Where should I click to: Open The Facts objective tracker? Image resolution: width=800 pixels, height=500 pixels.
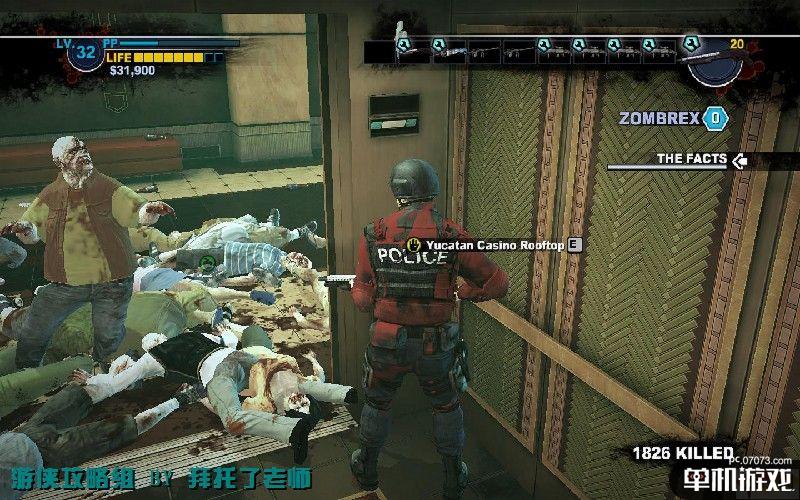[x=691, y=158]
